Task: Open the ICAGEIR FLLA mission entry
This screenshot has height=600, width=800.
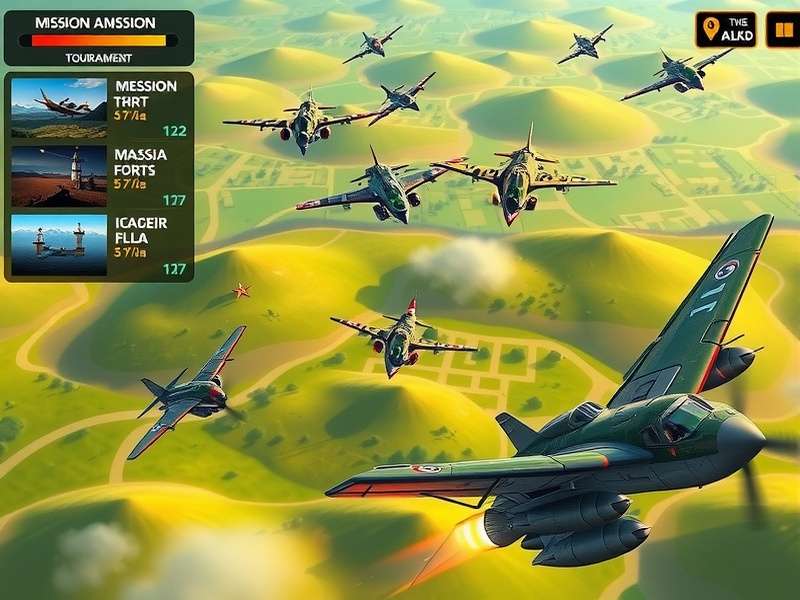Action: click(100, 244)
